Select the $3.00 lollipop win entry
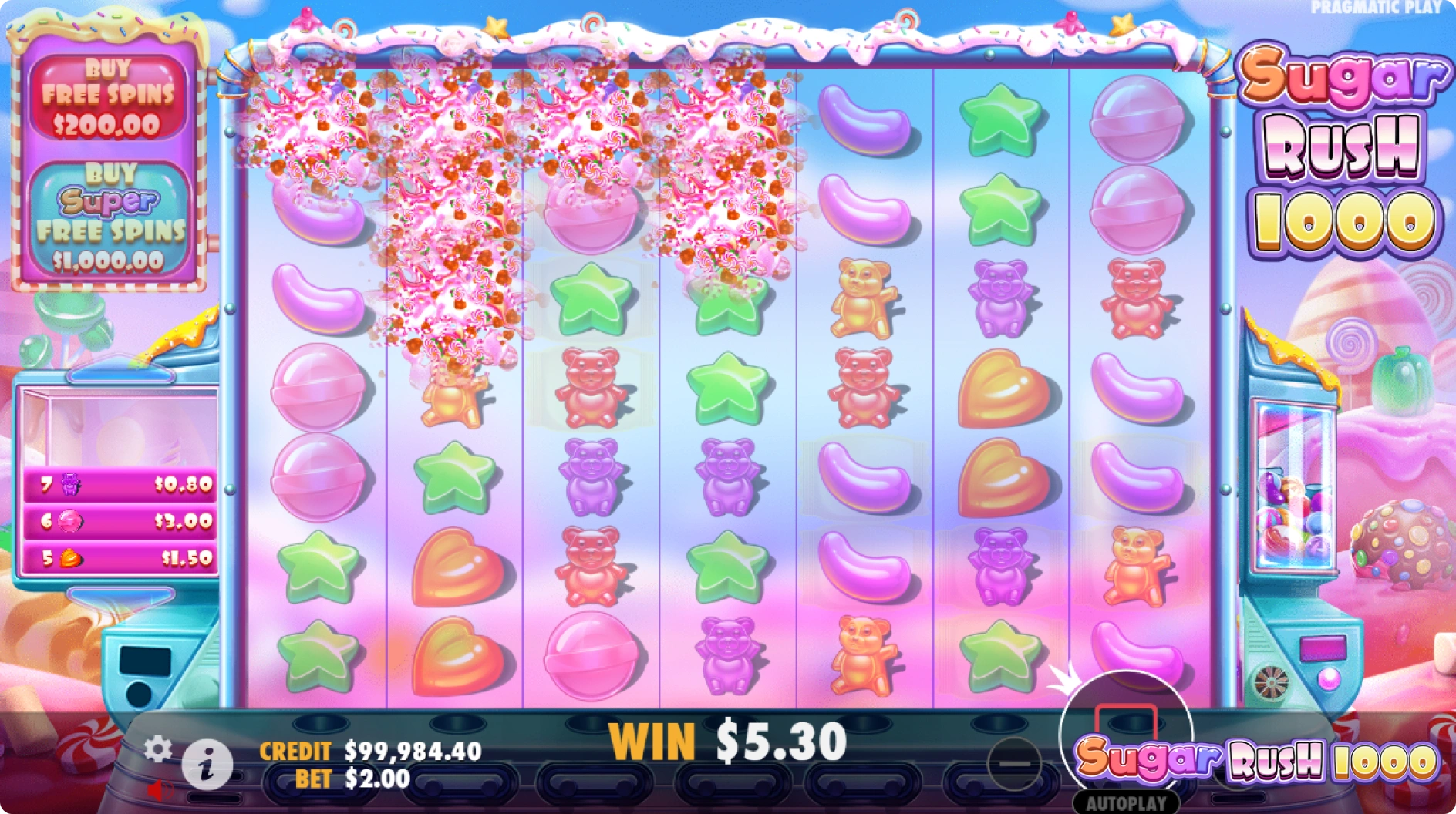 (x=121, y=522)
